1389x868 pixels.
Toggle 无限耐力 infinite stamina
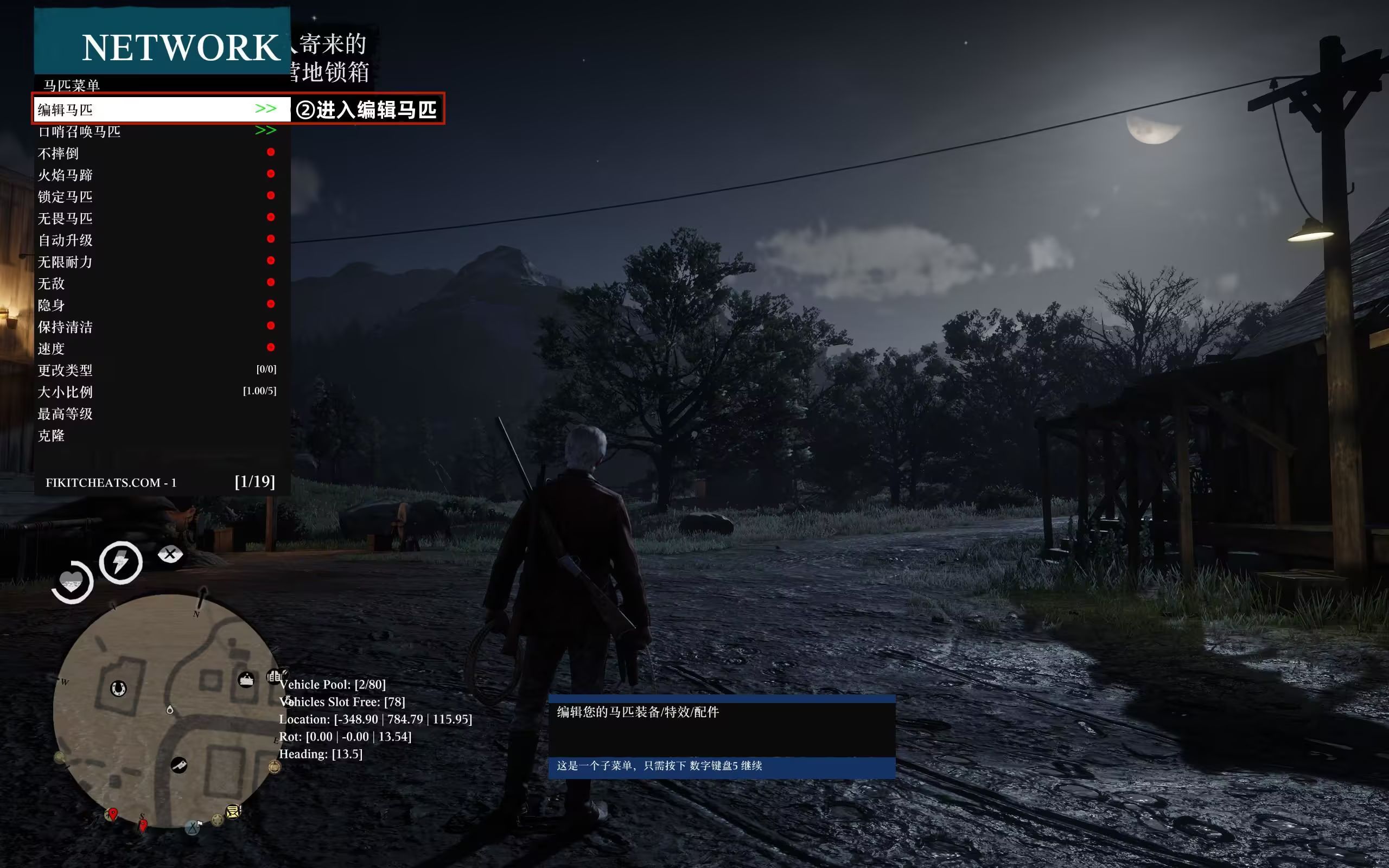click(x=156, y=262)
